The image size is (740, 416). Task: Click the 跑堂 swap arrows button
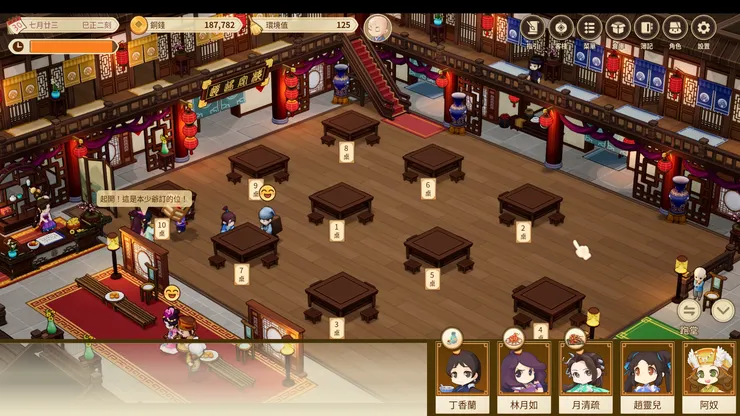click(689, 310)
